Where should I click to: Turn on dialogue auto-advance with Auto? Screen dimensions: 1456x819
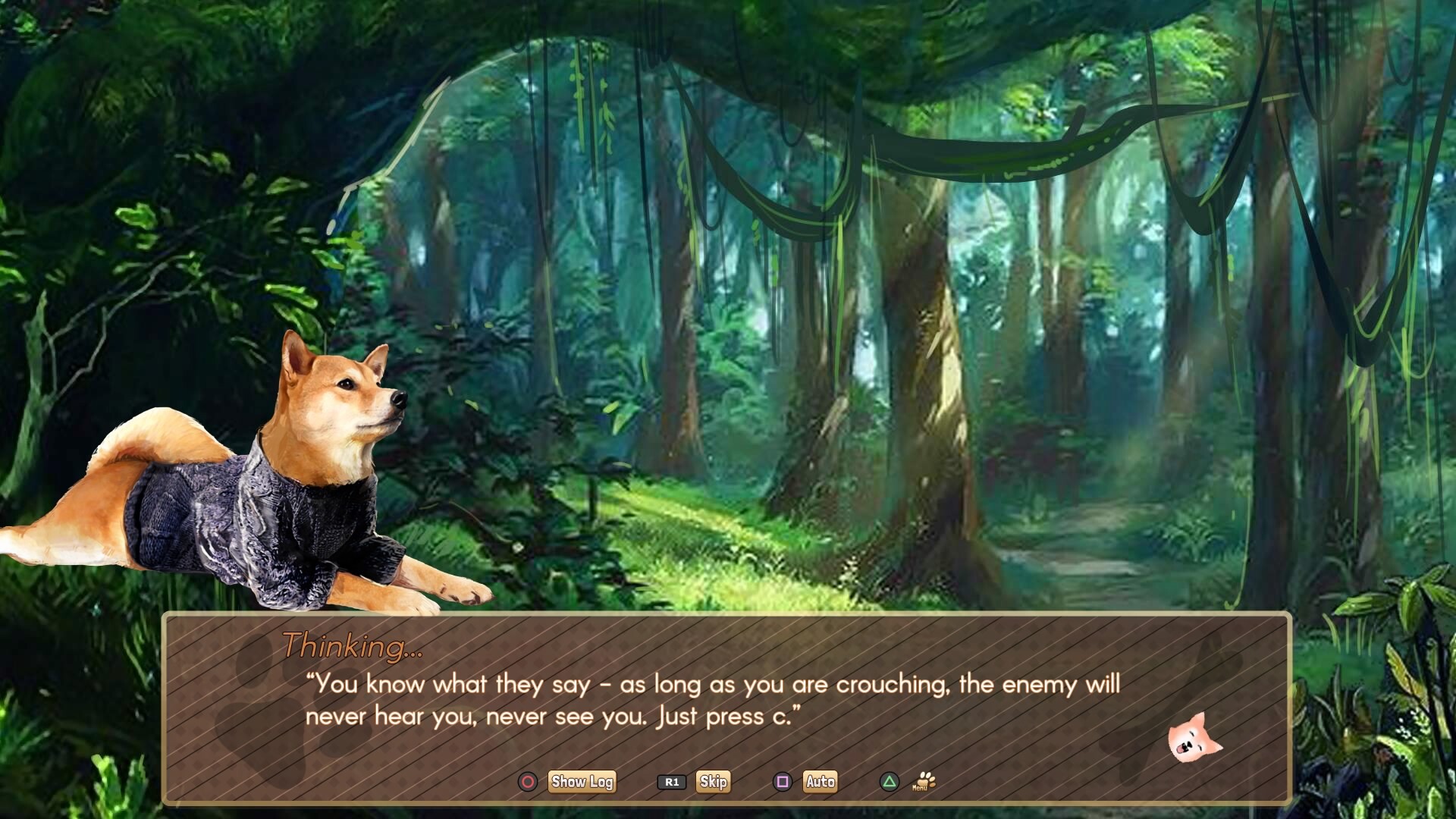(x=820, y=782)
